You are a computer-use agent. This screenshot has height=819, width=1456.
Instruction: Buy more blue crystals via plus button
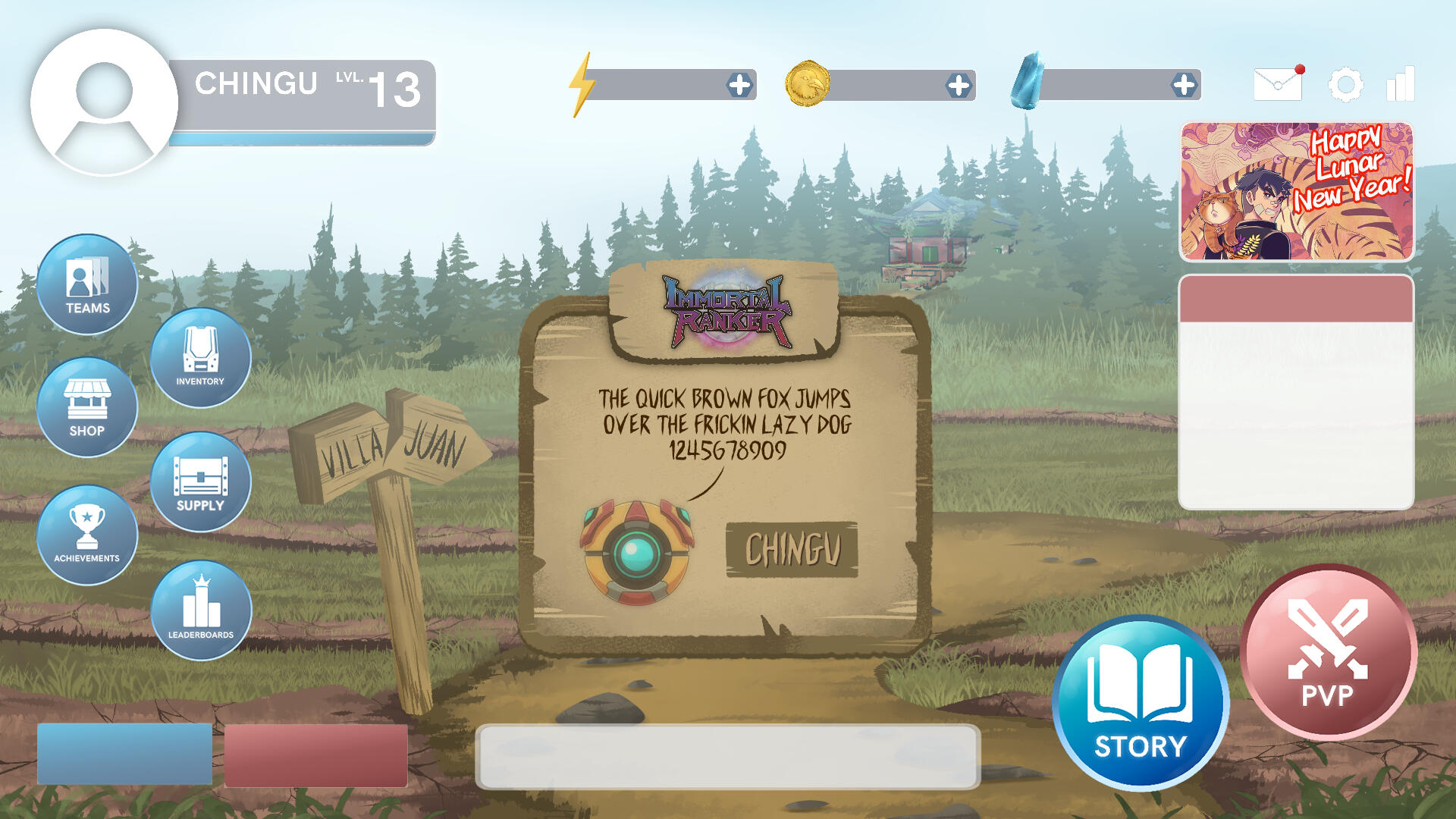(x=1184, y=85)
